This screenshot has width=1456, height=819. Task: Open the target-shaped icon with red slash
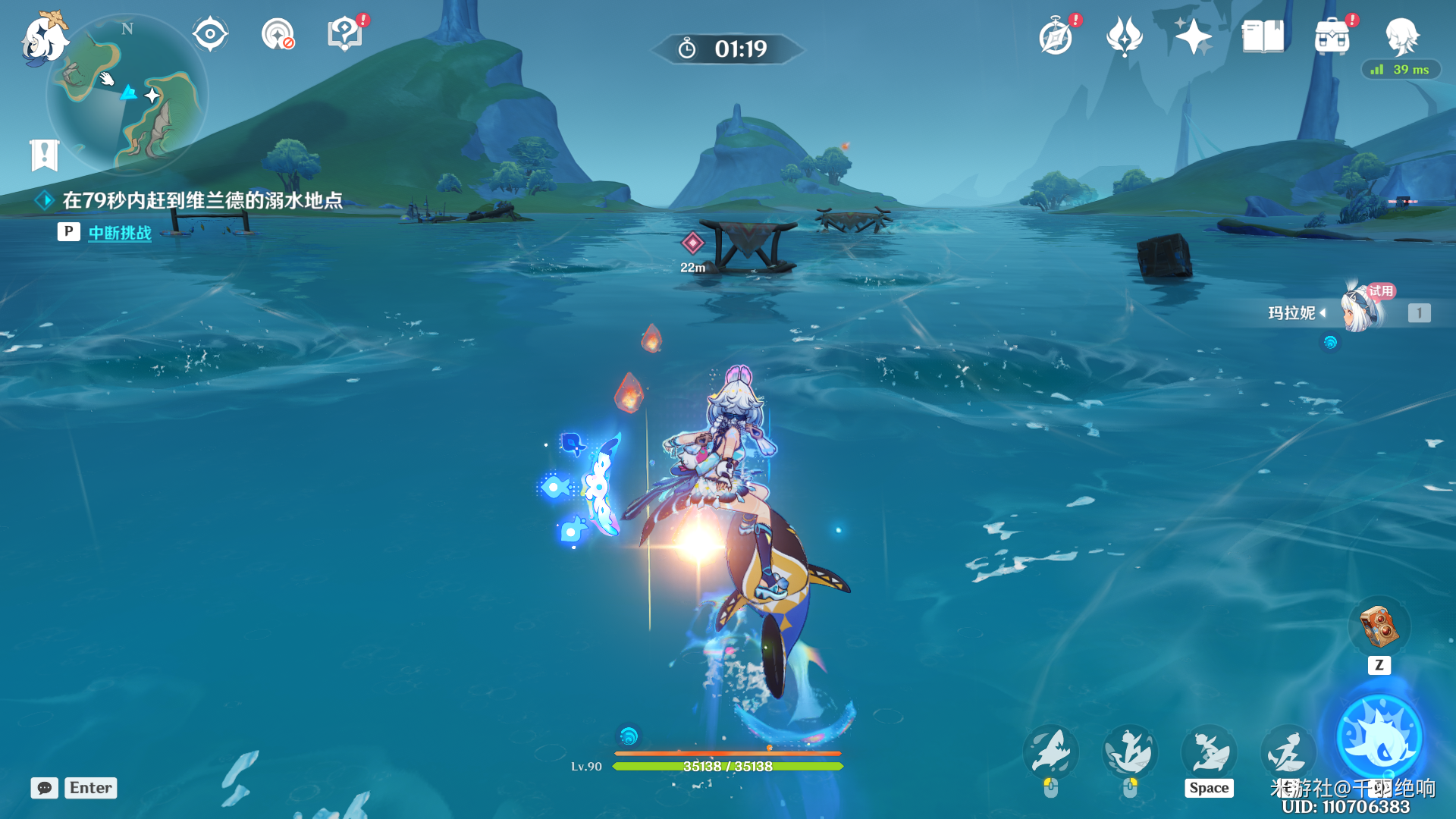(x=278, y=34)
